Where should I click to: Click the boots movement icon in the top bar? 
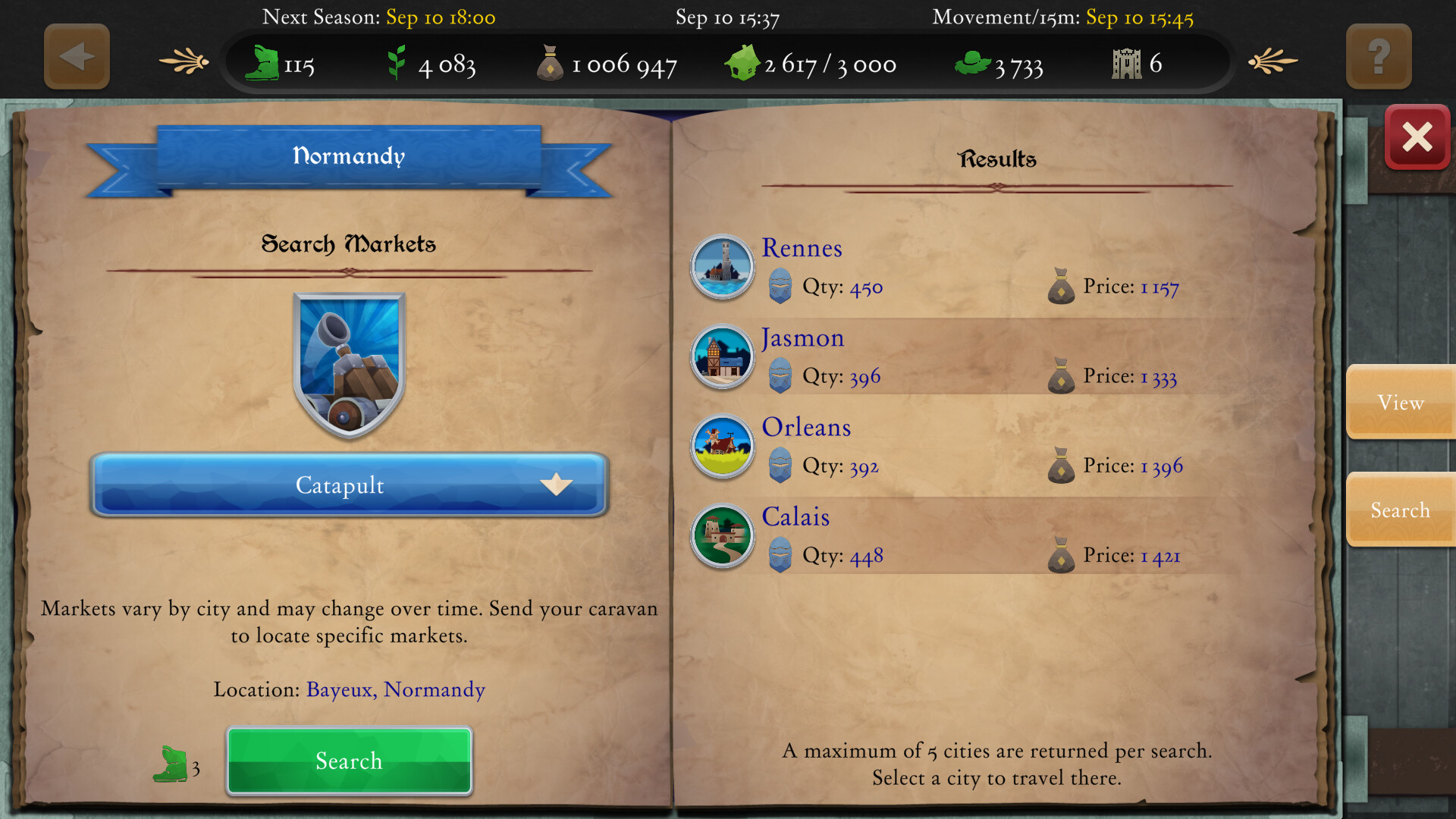[262, 63]
